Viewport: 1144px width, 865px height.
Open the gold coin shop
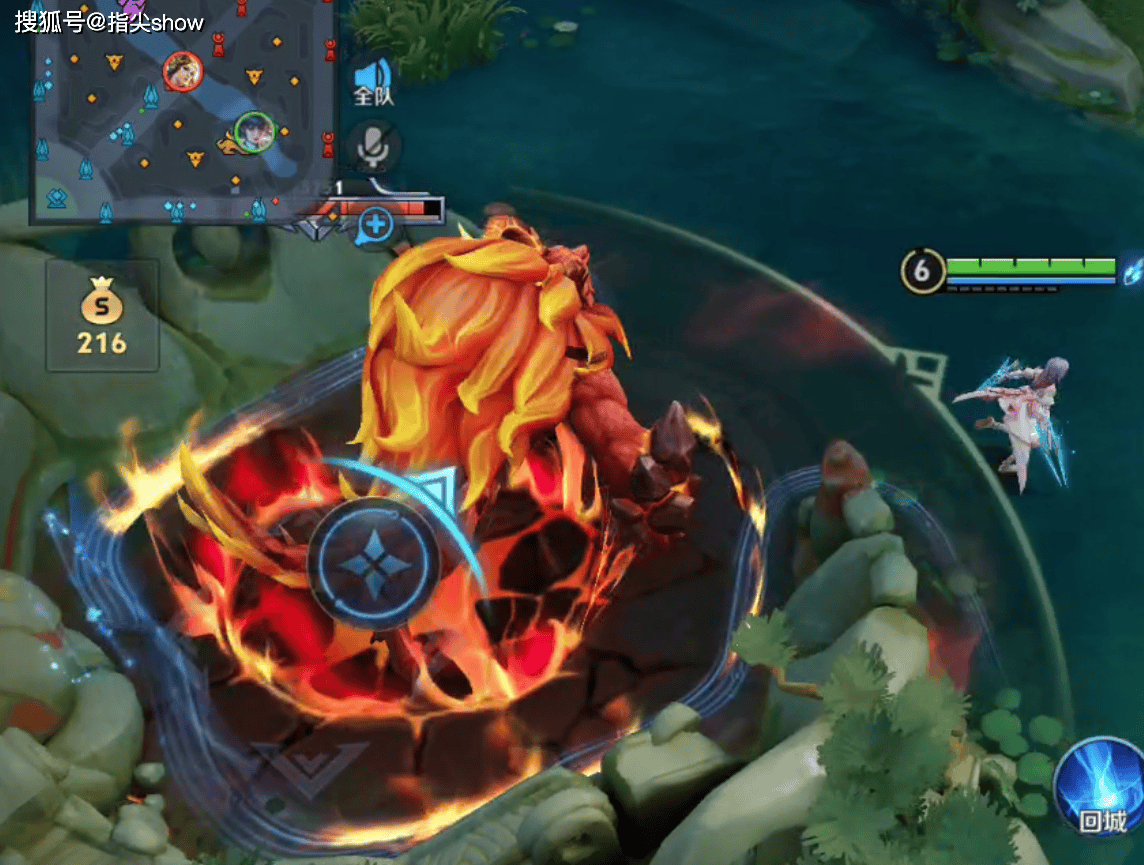click(x=102, y=316)
